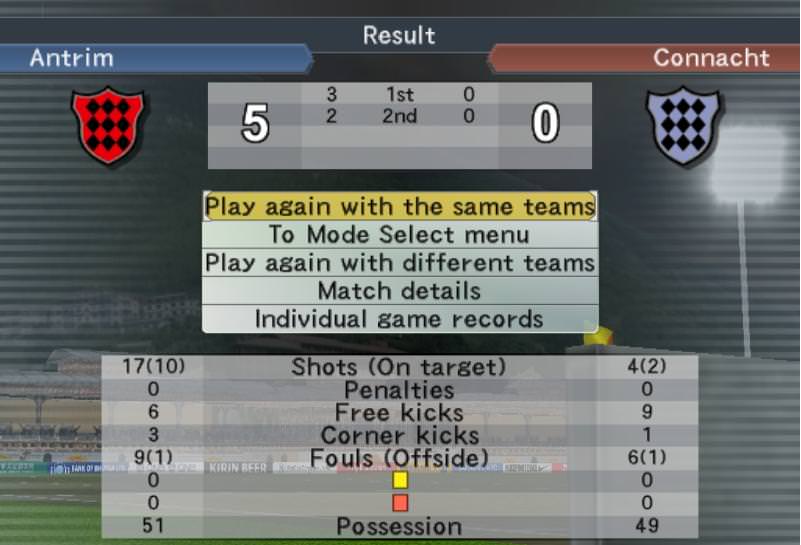Screen dimensions: 801x545
Task: Go to Mode Select menu
Action: [x=400, y=235]
